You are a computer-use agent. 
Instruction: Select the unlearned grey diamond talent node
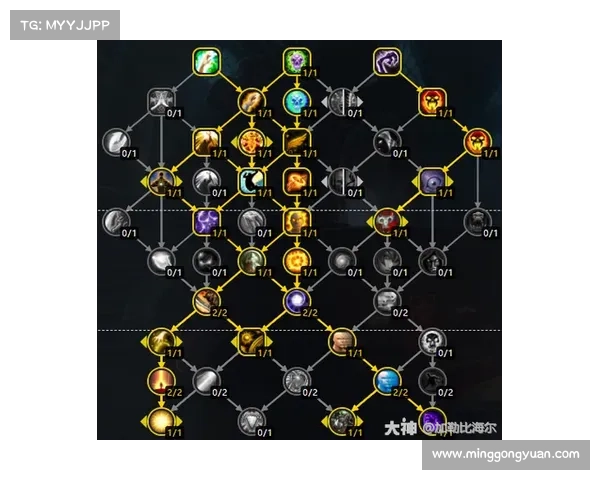[251, 420]
